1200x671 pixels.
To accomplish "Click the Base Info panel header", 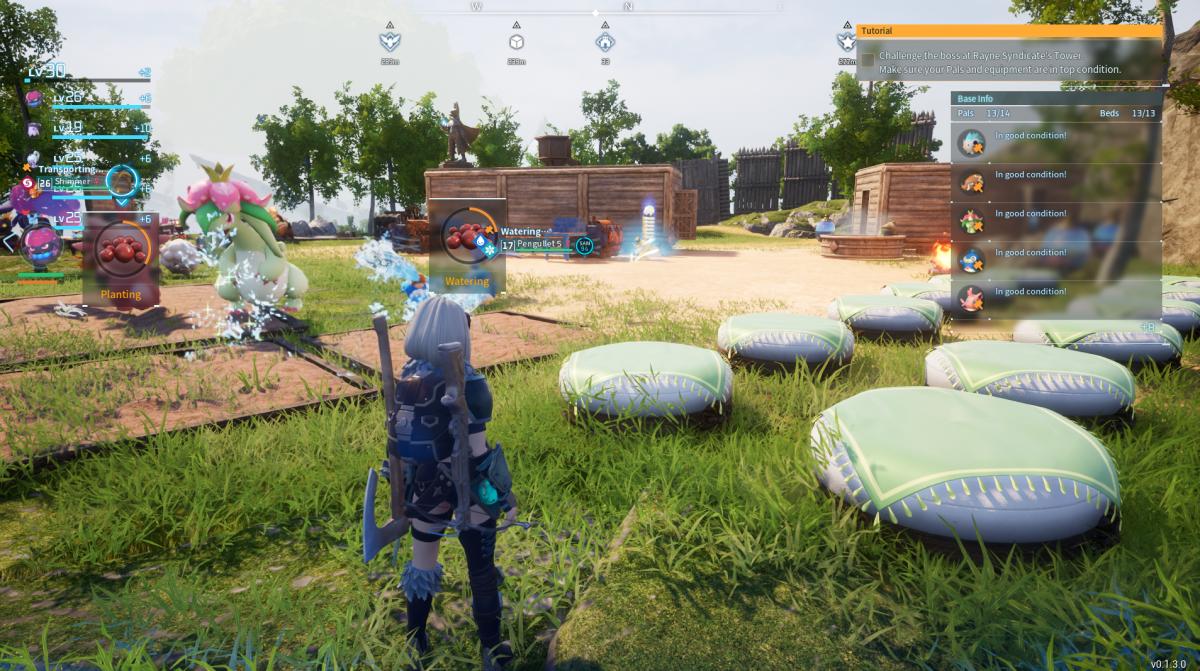I will [x=1056, y=99].
